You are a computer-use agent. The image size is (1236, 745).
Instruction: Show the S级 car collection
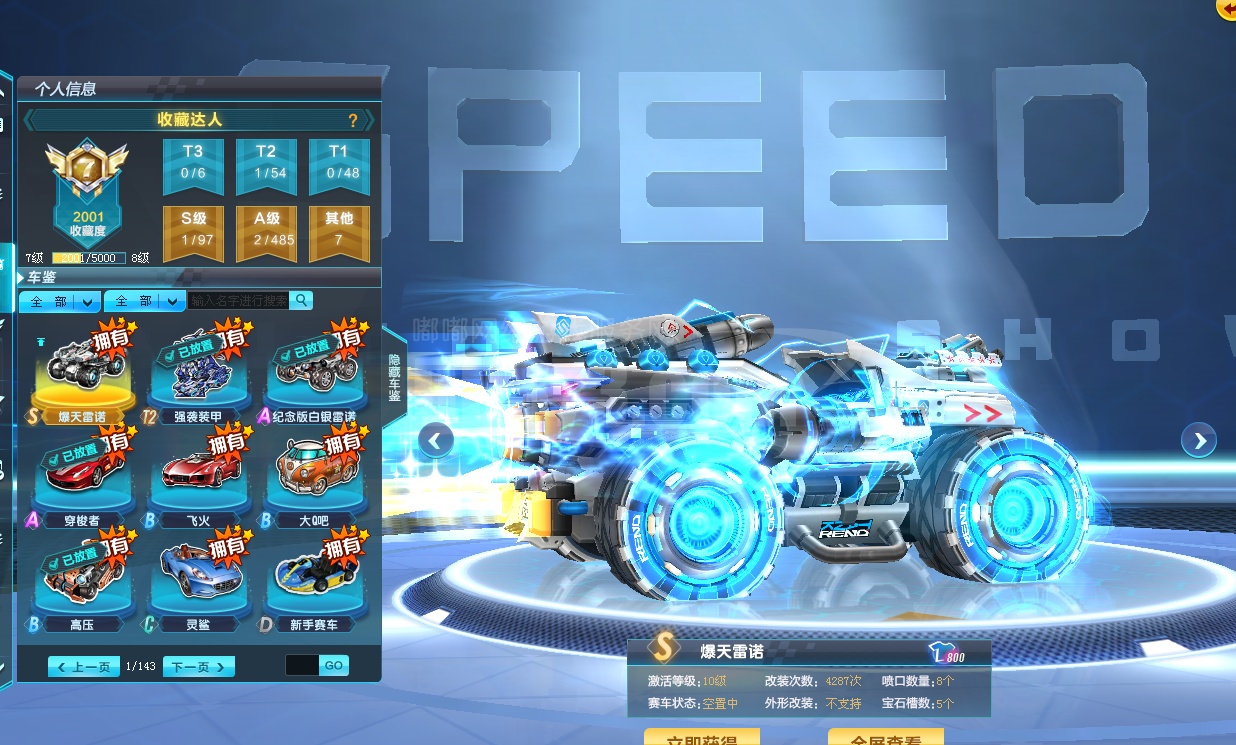193,228
